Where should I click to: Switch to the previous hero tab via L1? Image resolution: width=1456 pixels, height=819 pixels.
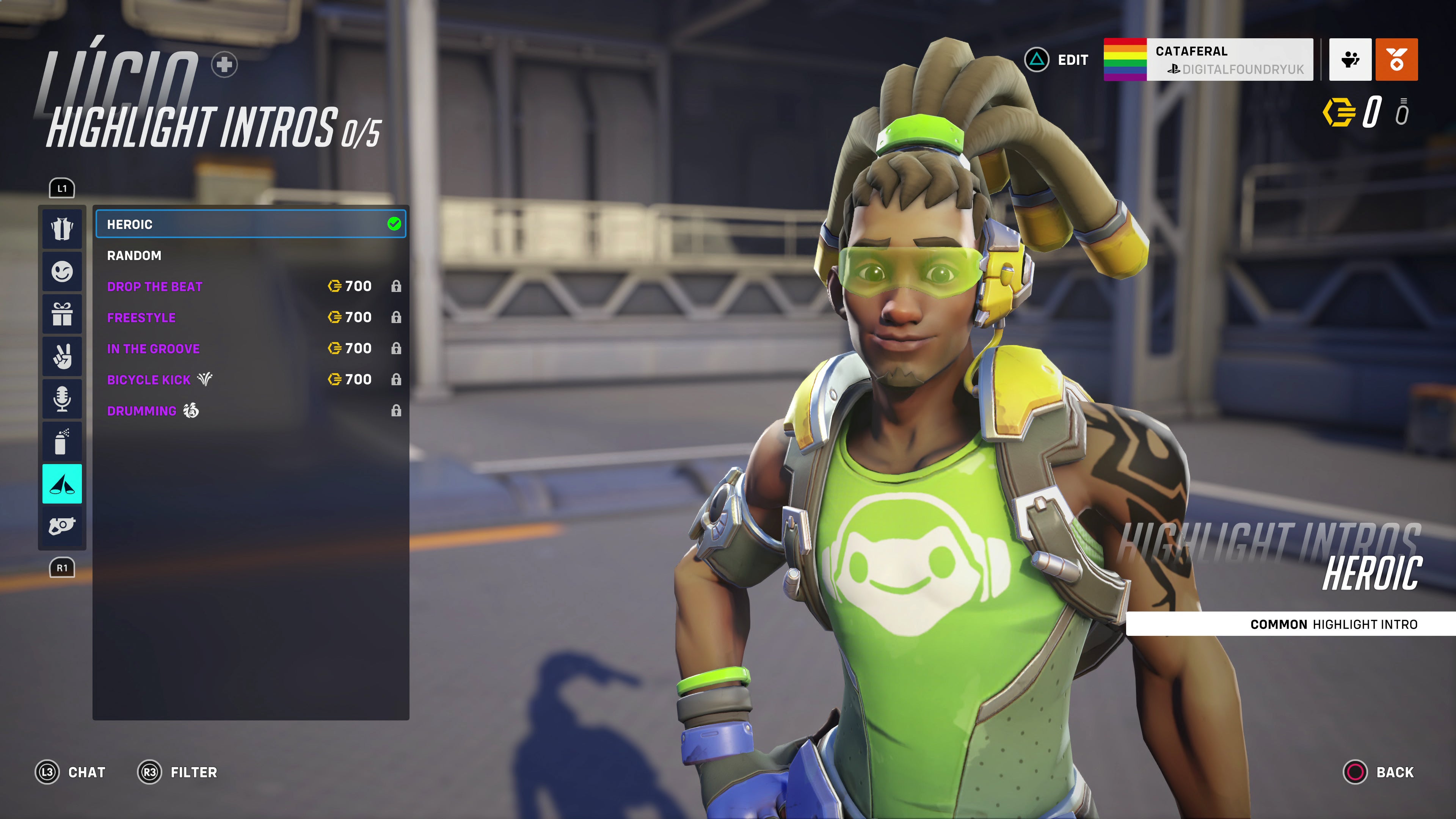62,188
